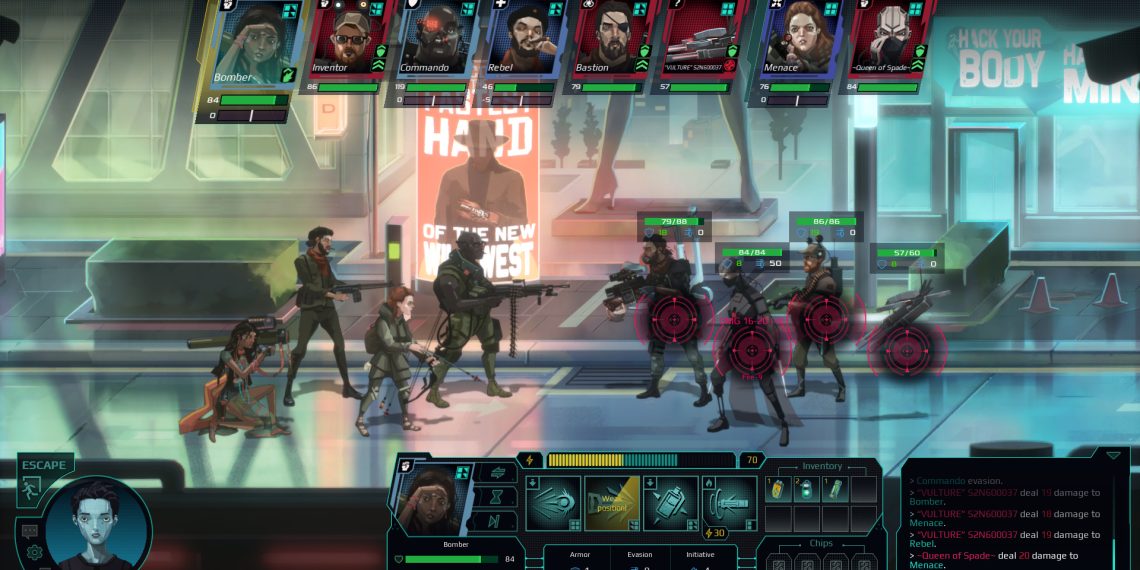Collapse the combat log with the arrow
This screenshot has width=1140, height=570.
[1112, 455]
